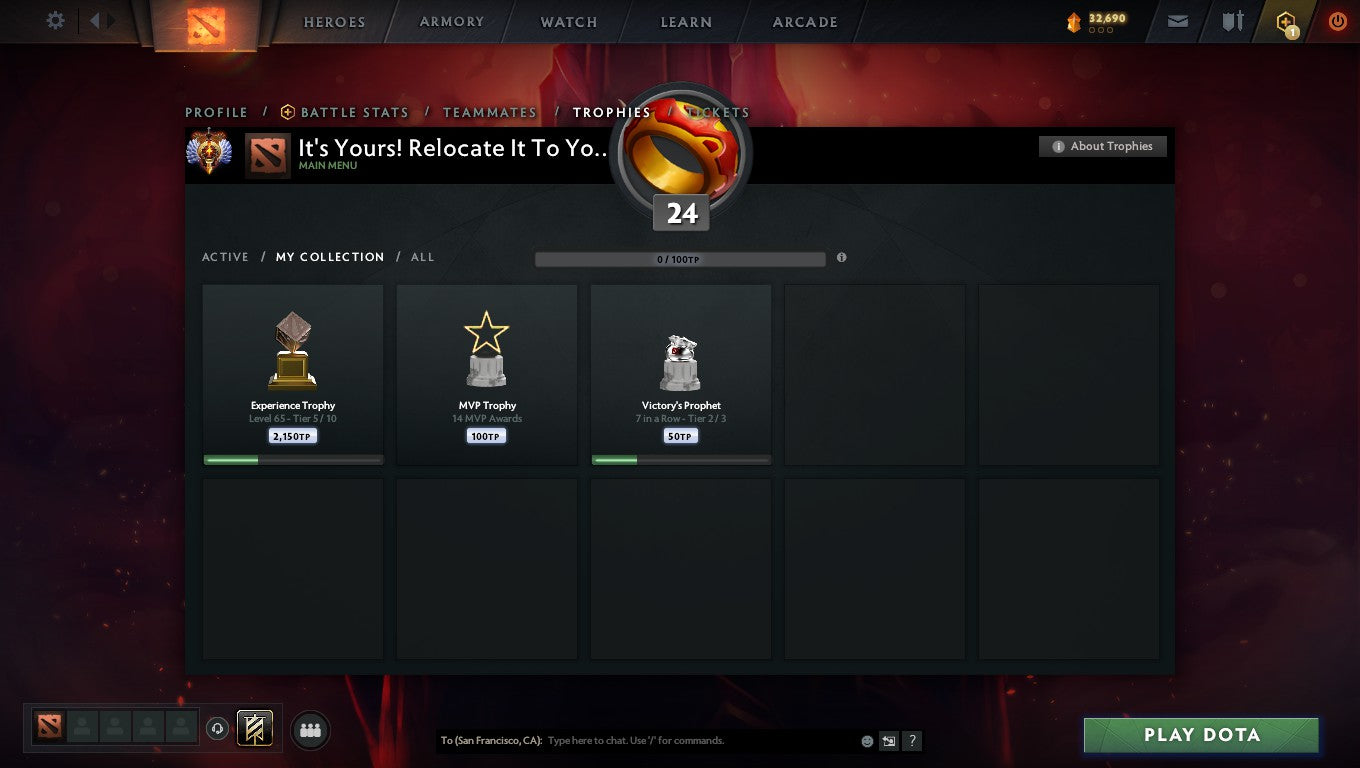1360x768 pixels.
Task: Open the party/friends group icon
Action: point(310,730)
